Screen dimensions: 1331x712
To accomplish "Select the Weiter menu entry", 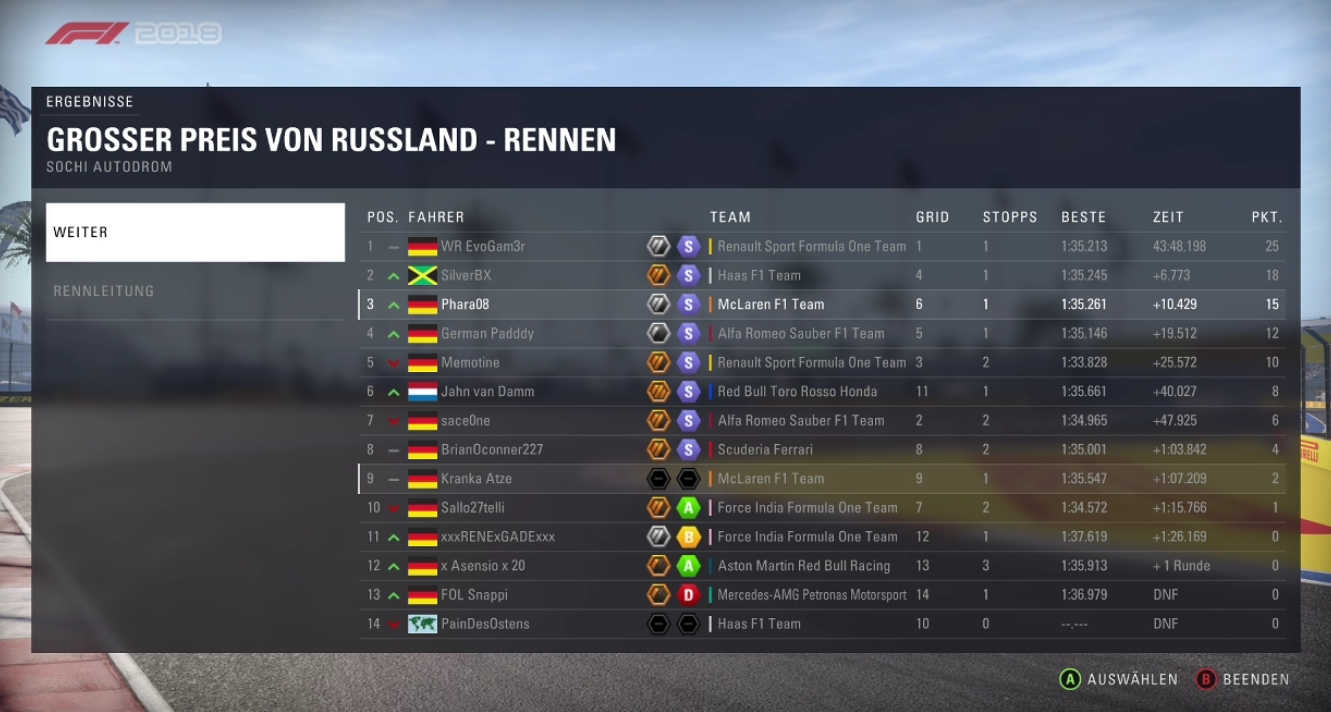I will pos(195,232).
